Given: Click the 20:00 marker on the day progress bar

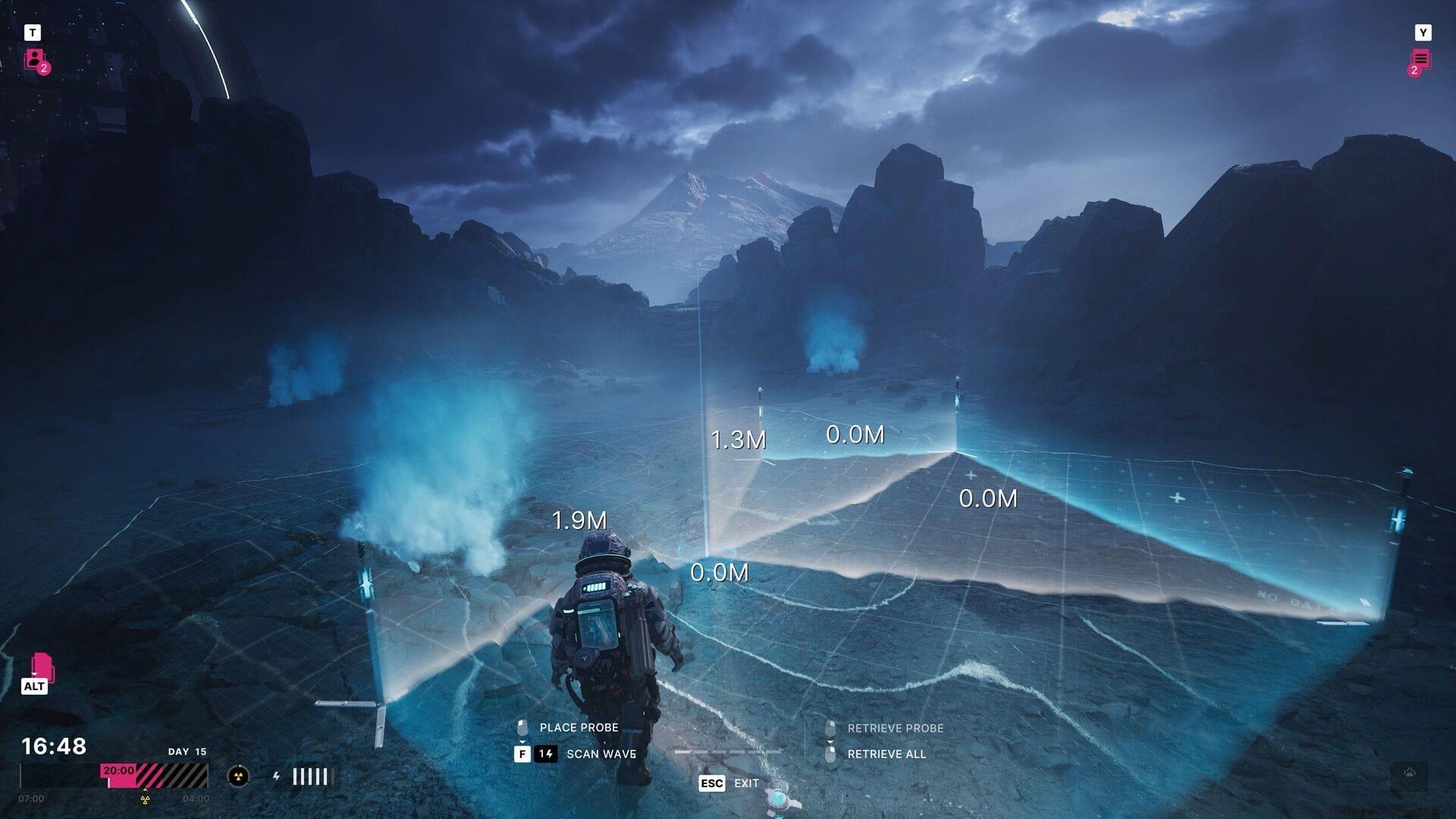Looking at the screenshot, I should click(118, 770).
